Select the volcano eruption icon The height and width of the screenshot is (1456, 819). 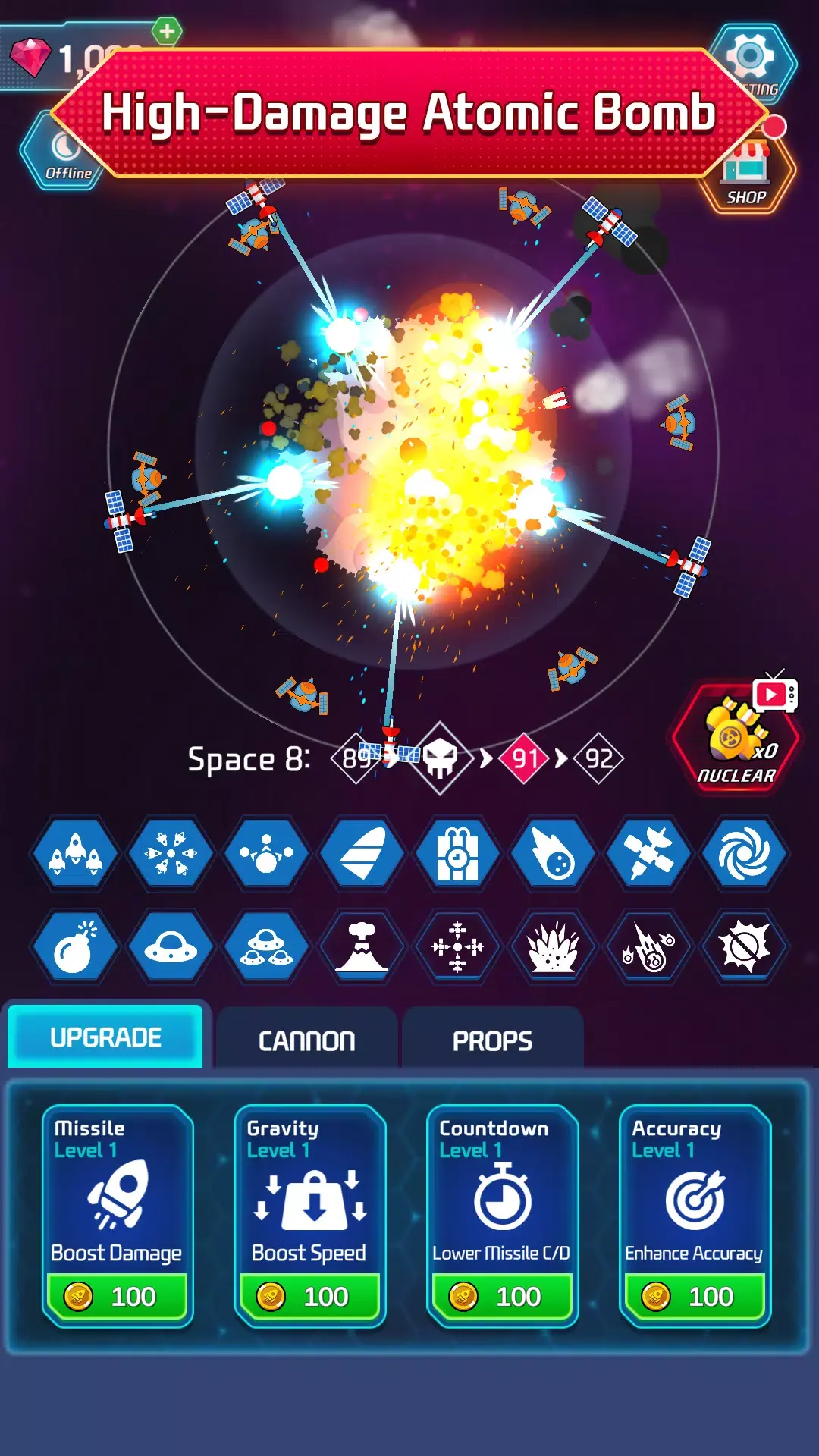coord(362,947)
